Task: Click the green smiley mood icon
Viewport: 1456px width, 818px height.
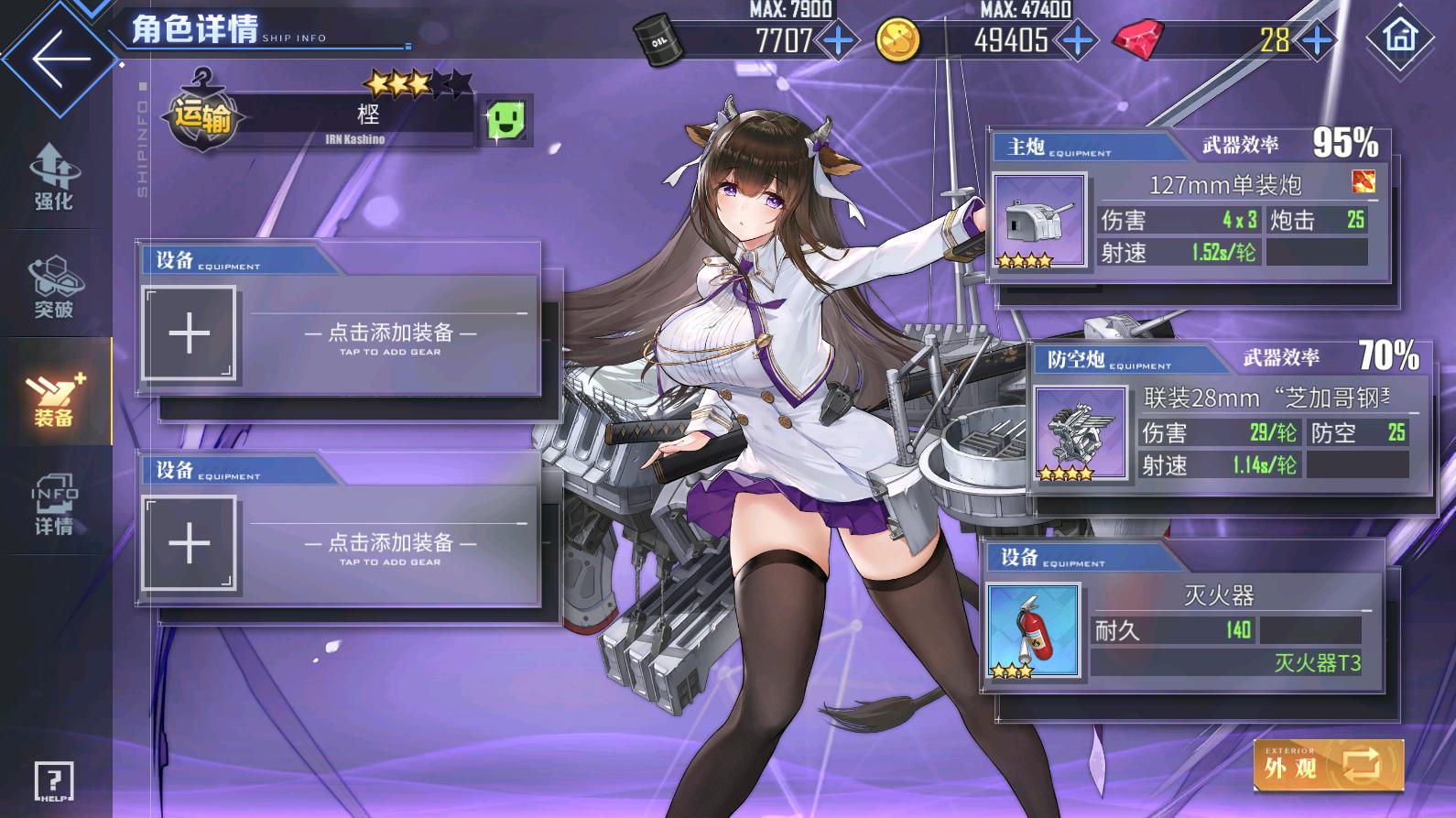Action: (506, 121)
